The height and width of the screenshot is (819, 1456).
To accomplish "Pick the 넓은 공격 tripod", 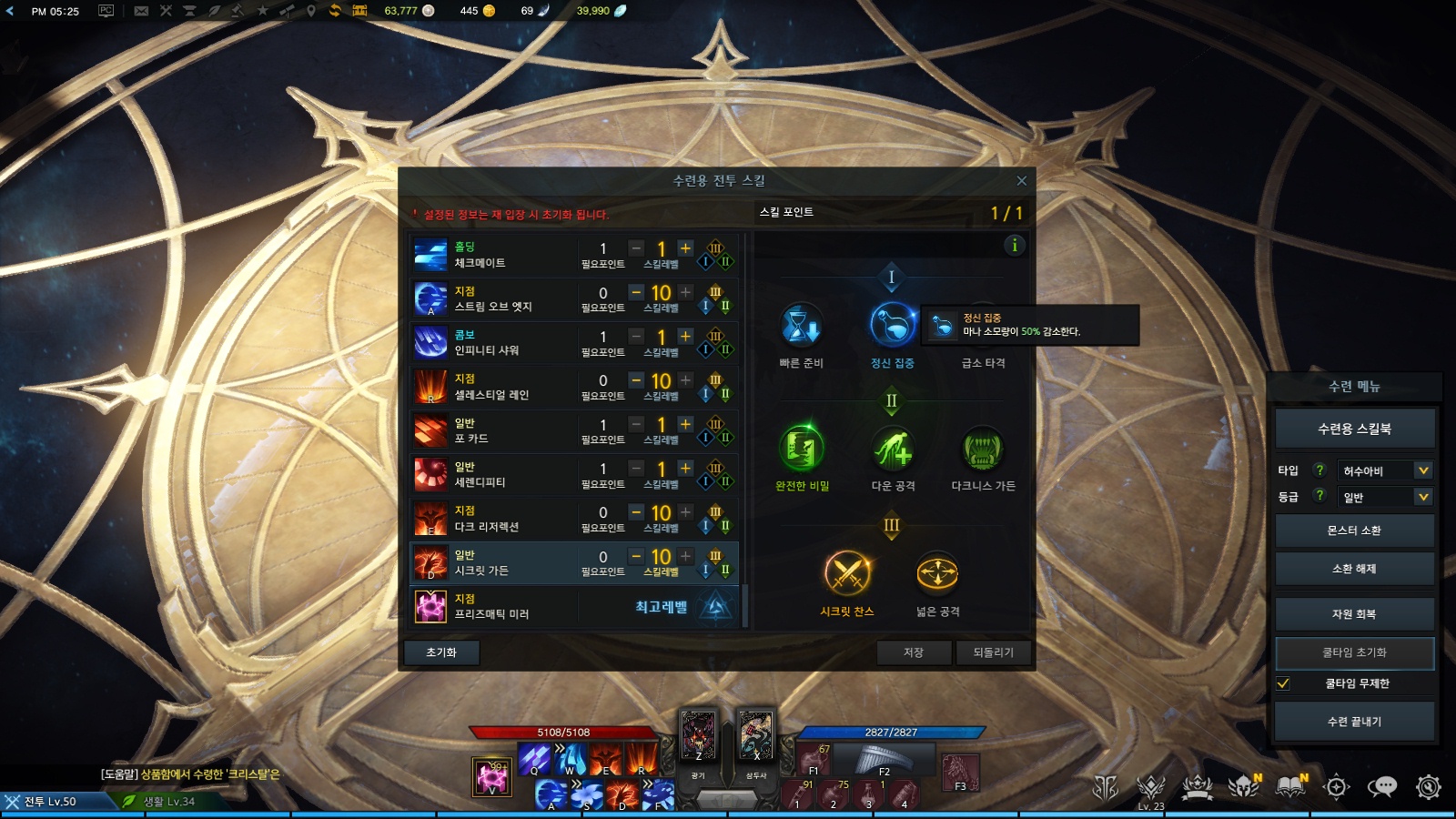I will point(937,573).
